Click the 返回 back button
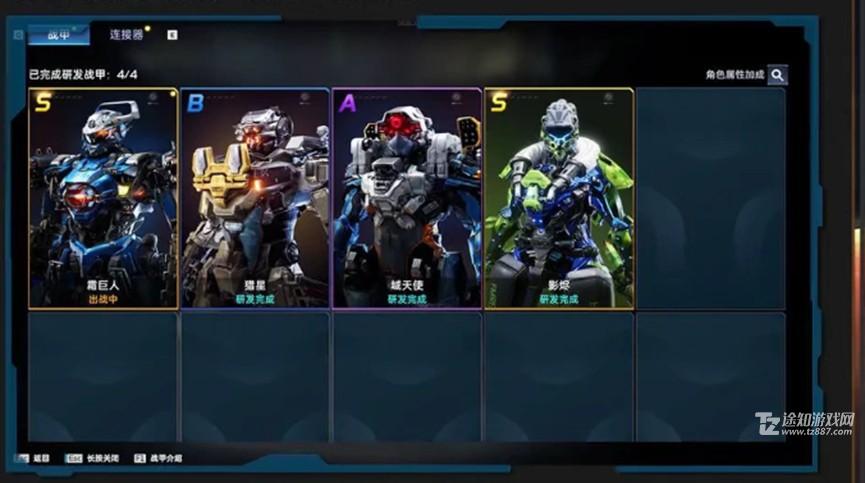865x483 pixels. 33,458
